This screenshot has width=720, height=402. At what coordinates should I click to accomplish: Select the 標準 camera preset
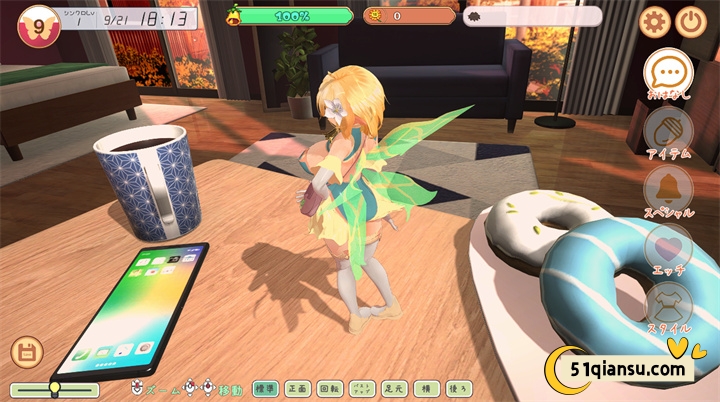(x=265, y=389)
